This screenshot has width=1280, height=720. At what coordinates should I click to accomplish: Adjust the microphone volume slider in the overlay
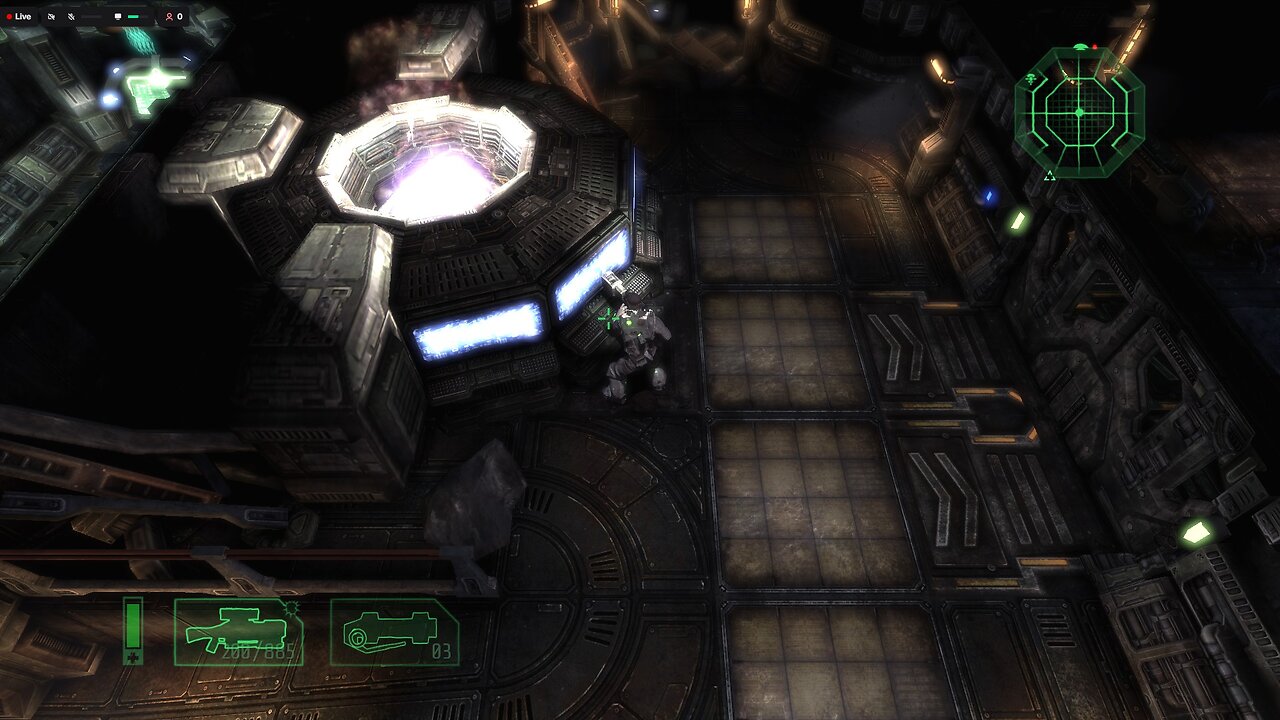pos(89,16)
